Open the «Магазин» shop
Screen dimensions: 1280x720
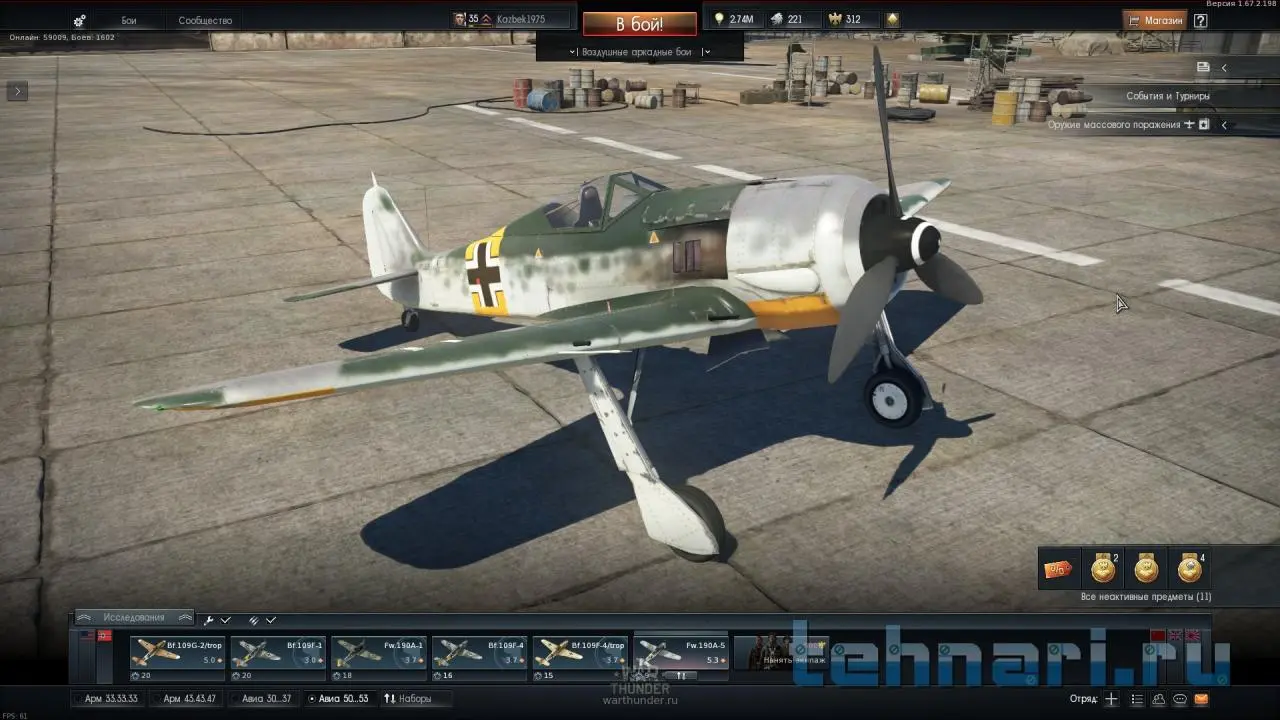tap(1154, 20)
